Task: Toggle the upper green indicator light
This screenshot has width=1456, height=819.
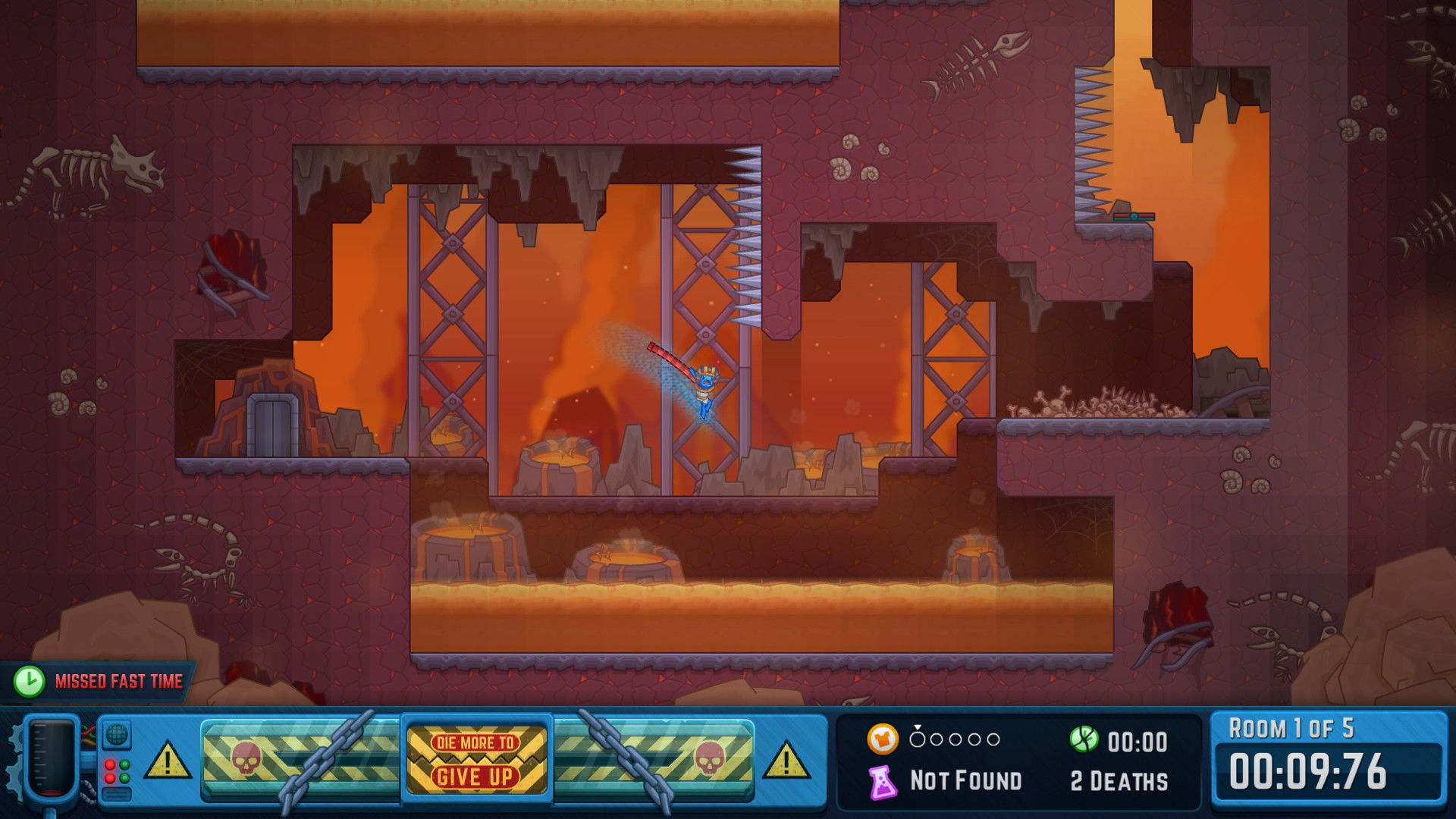Action: (x=125, y=764)
